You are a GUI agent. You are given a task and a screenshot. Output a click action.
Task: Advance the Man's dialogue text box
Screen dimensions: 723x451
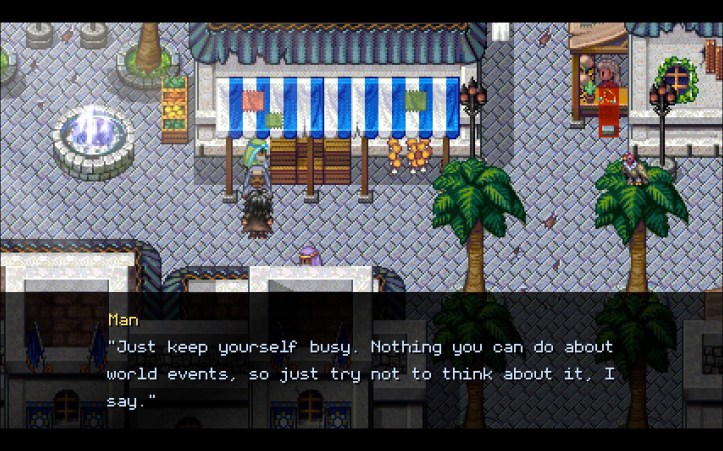[361, 360]
